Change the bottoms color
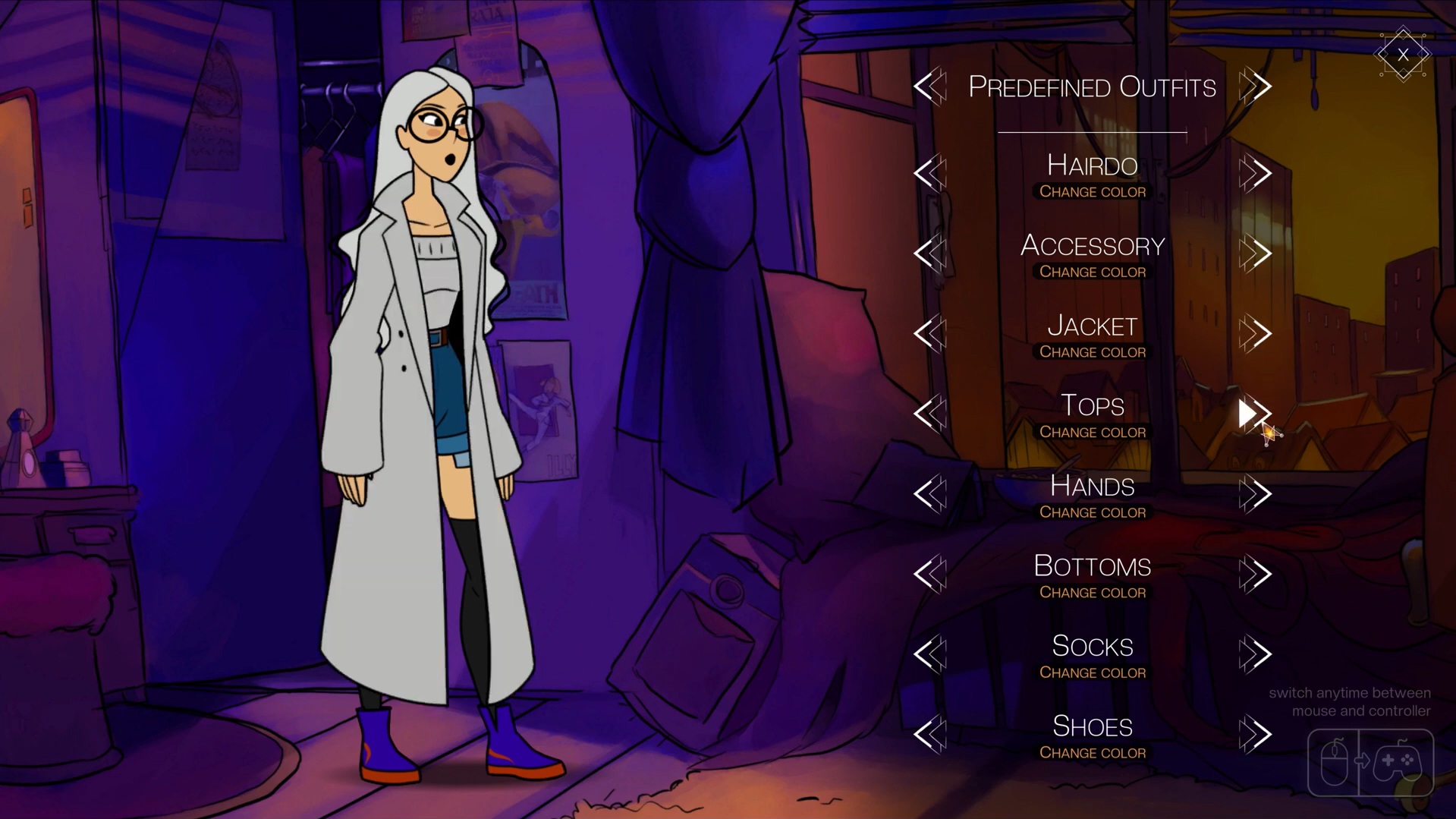The width and height of the screenshot is (1456, 819). point(1092,593)
